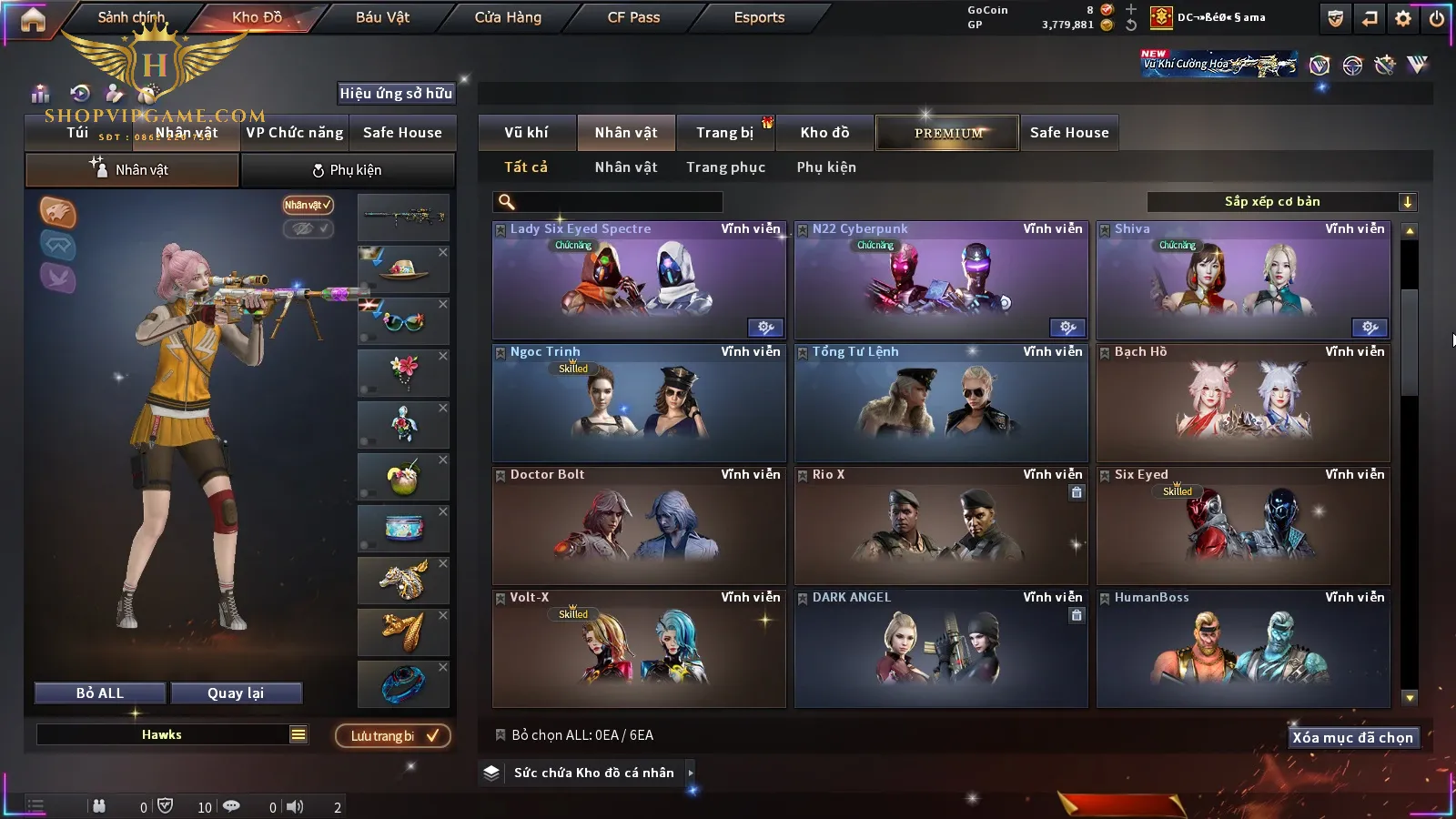Viewport: 1456px width, 819px height.
Task: Open the Sắp xếp cơ bản dropdown
Action: tap(1282, 202)
